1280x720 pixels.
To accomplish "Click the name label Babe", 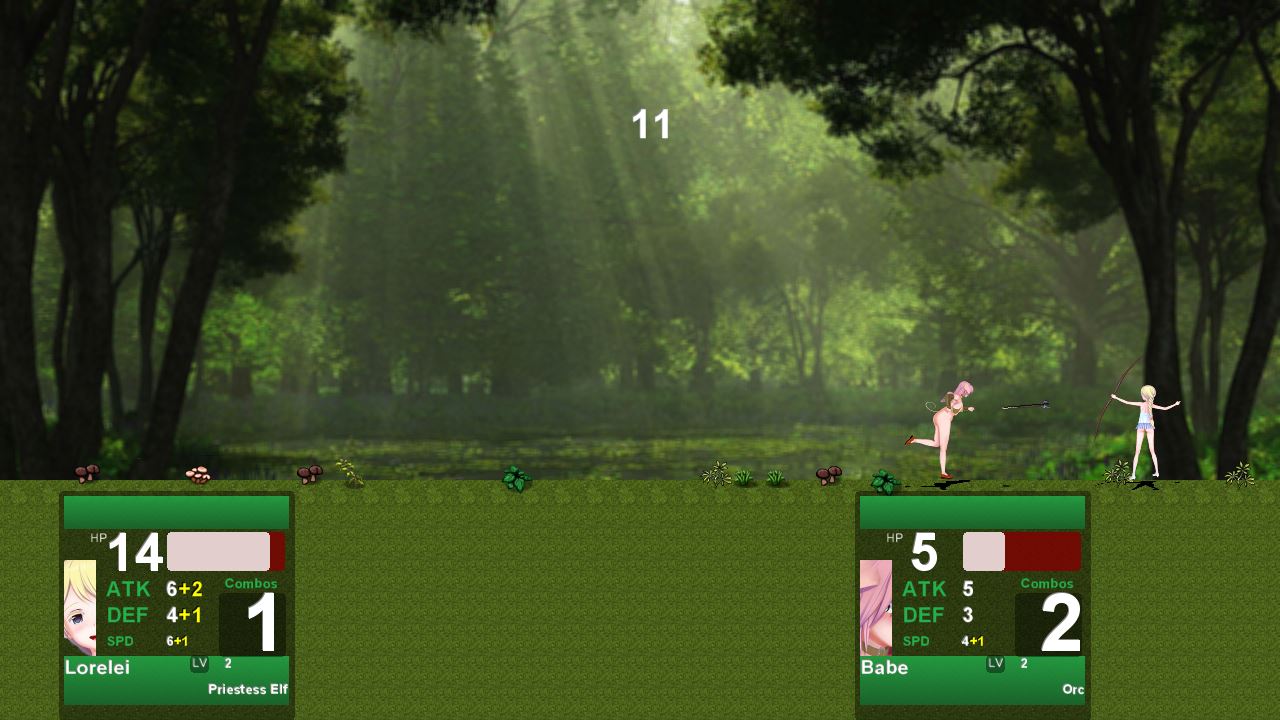I will pyautogui.click(x=885, y=667).
